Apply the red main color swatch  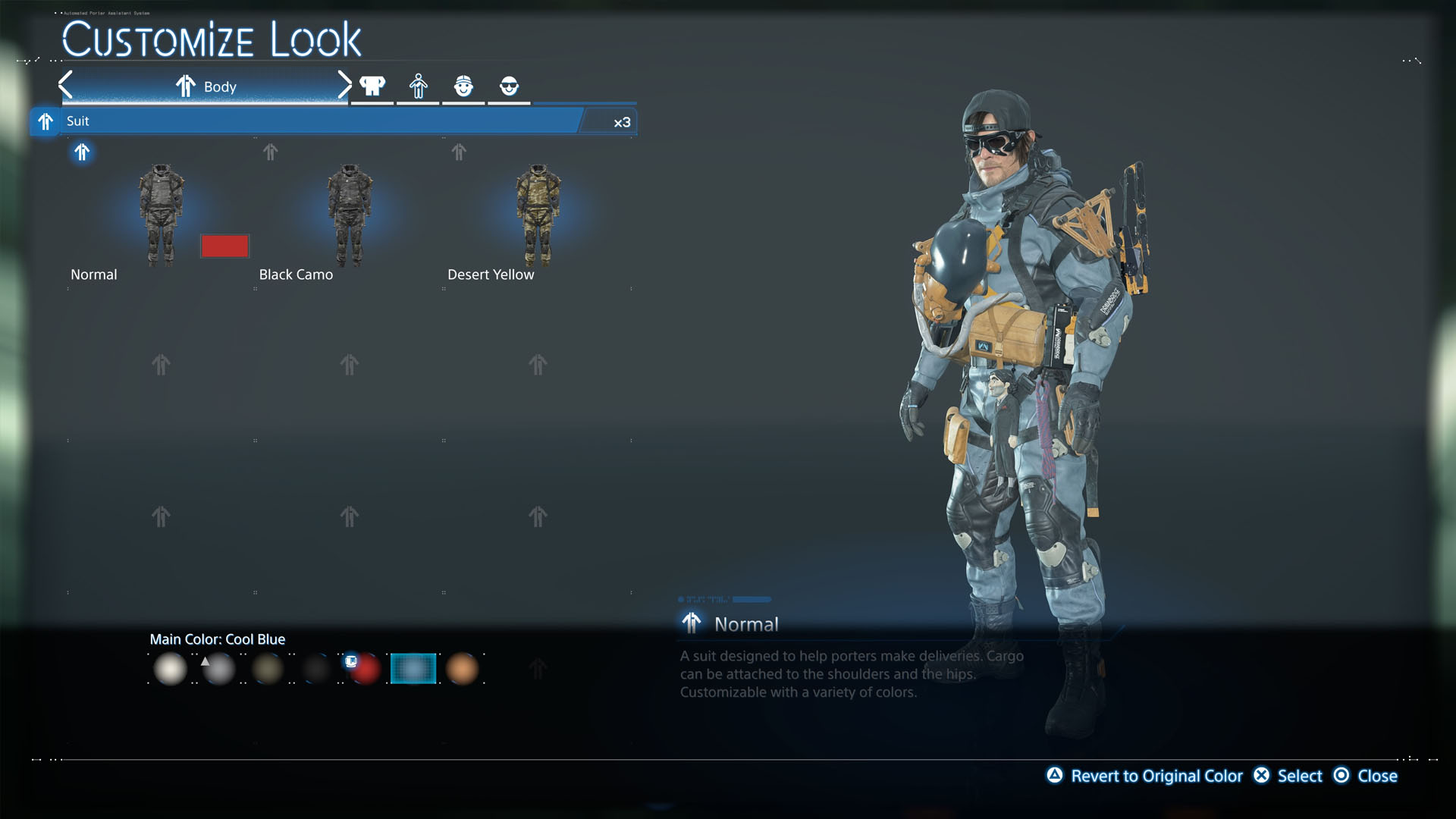tap(365, 669)
